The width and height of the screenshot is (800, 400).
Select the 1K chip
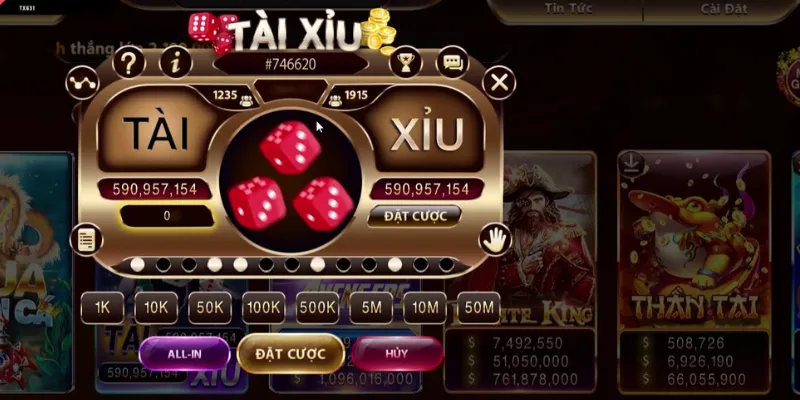[102, 308]
